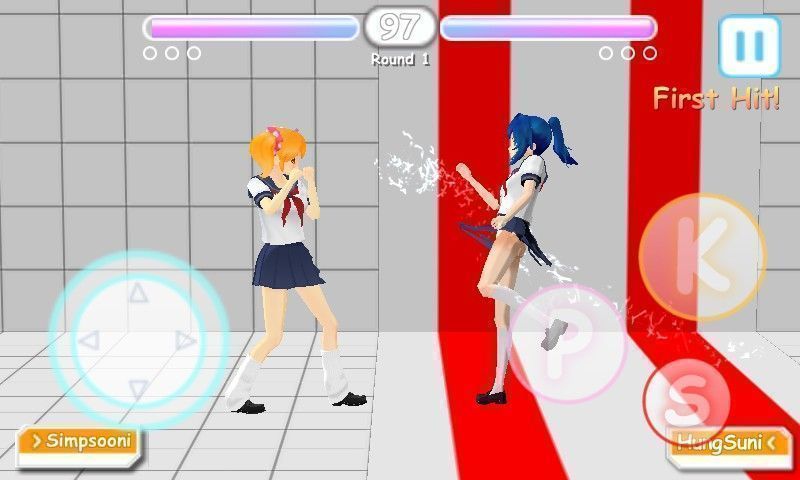The width and height of the screenshot is (800, 480).
Task: Tap the left arrow on the directional pad
Action: [88, 341]
